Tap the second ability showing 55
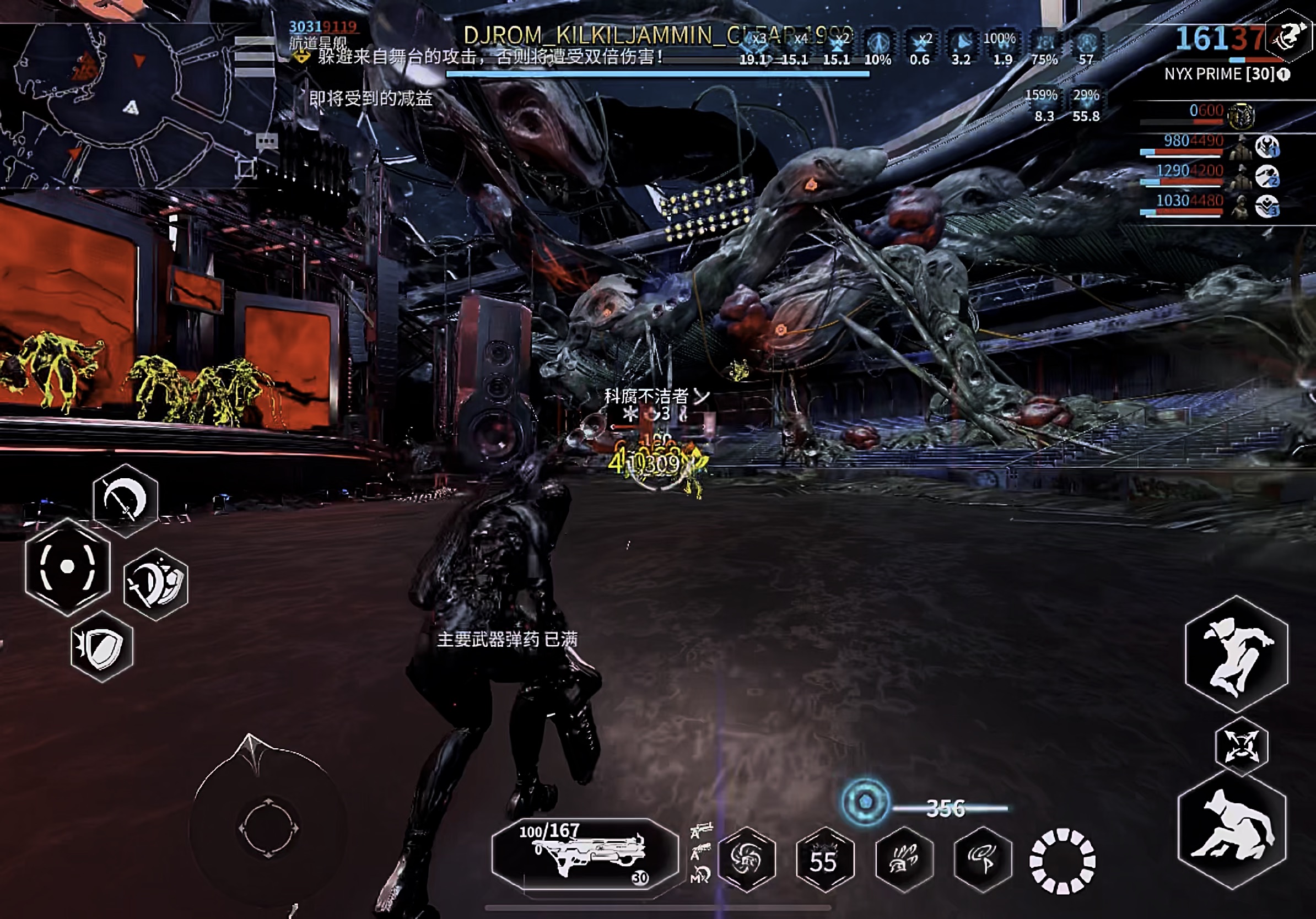Screen dimensions: 1316x919 point(825,859)
